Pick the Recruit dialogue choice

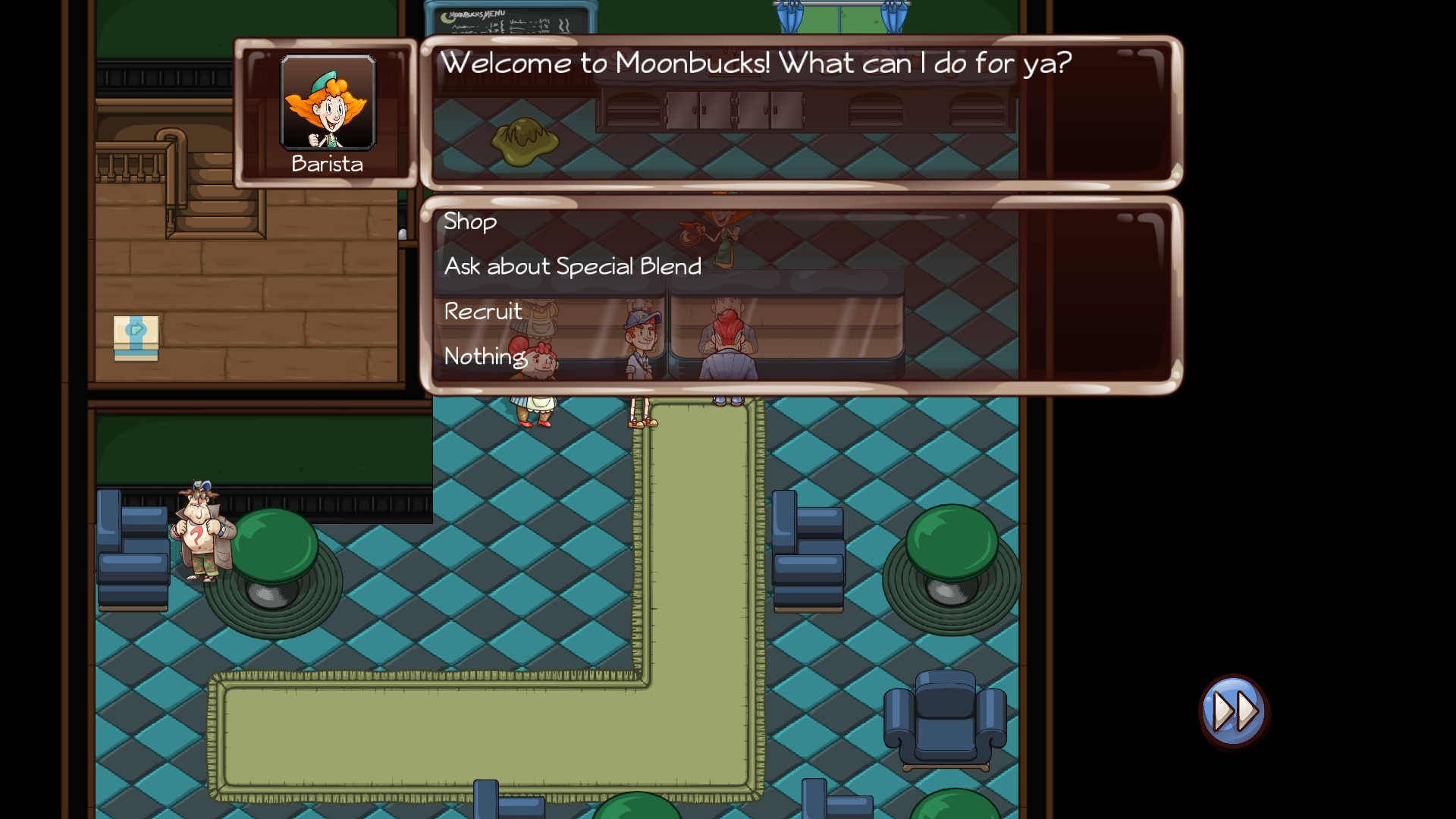[x=483, y=311]
